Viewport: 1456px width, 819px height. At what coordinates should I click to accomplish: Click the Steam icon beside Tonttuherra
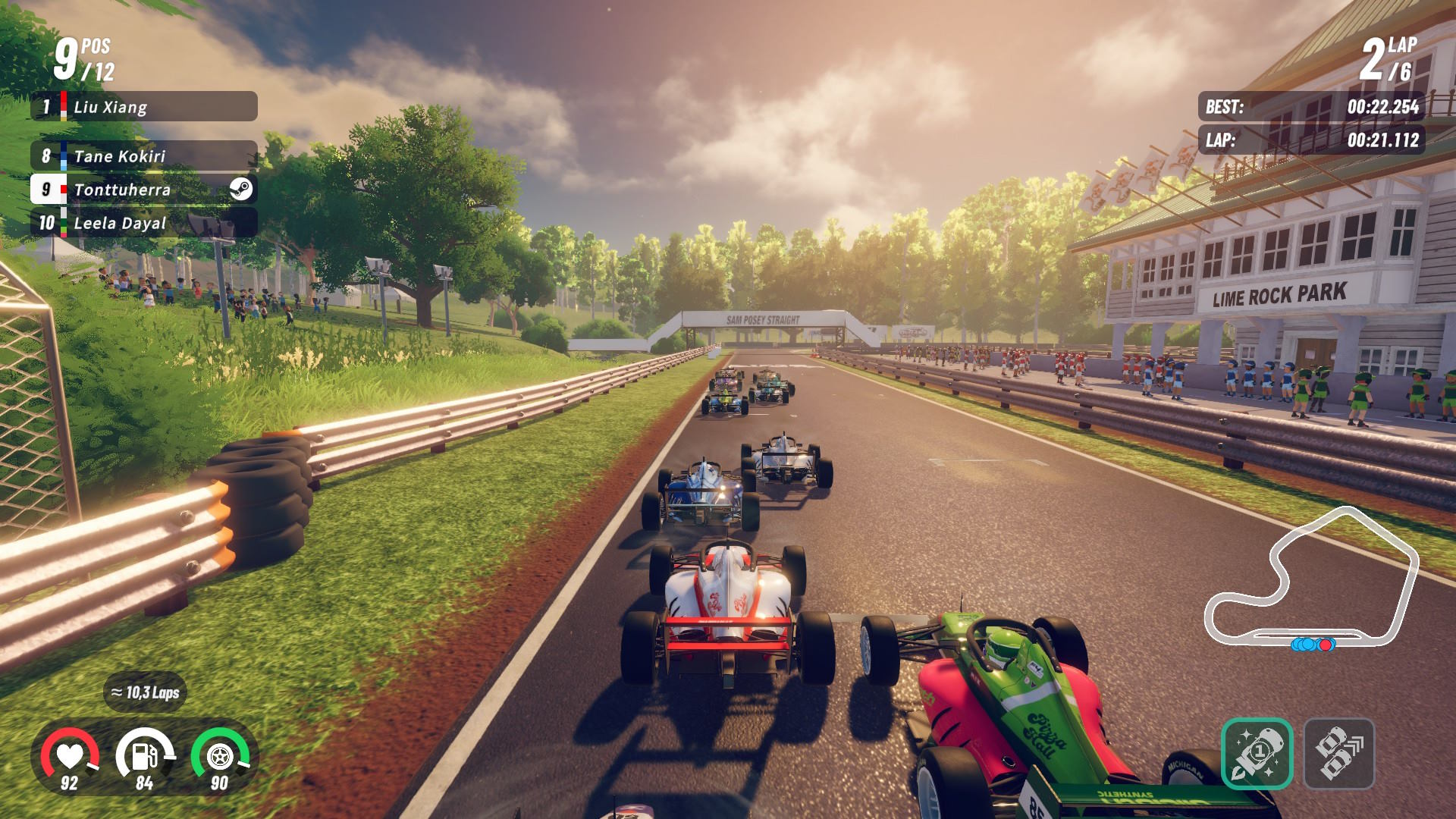coord(241,189)
